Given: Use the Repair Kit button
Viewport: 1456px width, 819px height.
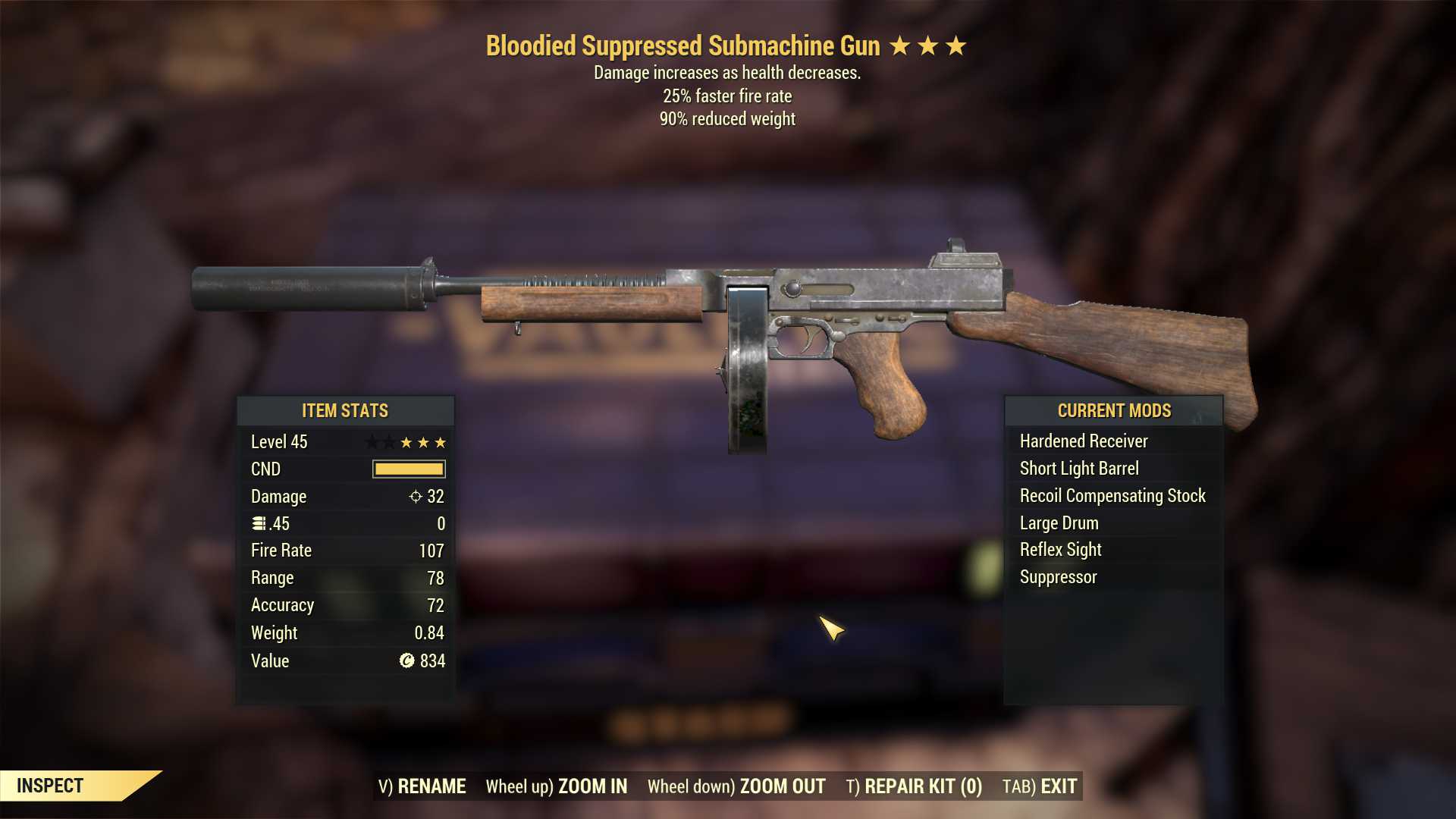Looking at the screenshot, I should click(x=914, y=786).
